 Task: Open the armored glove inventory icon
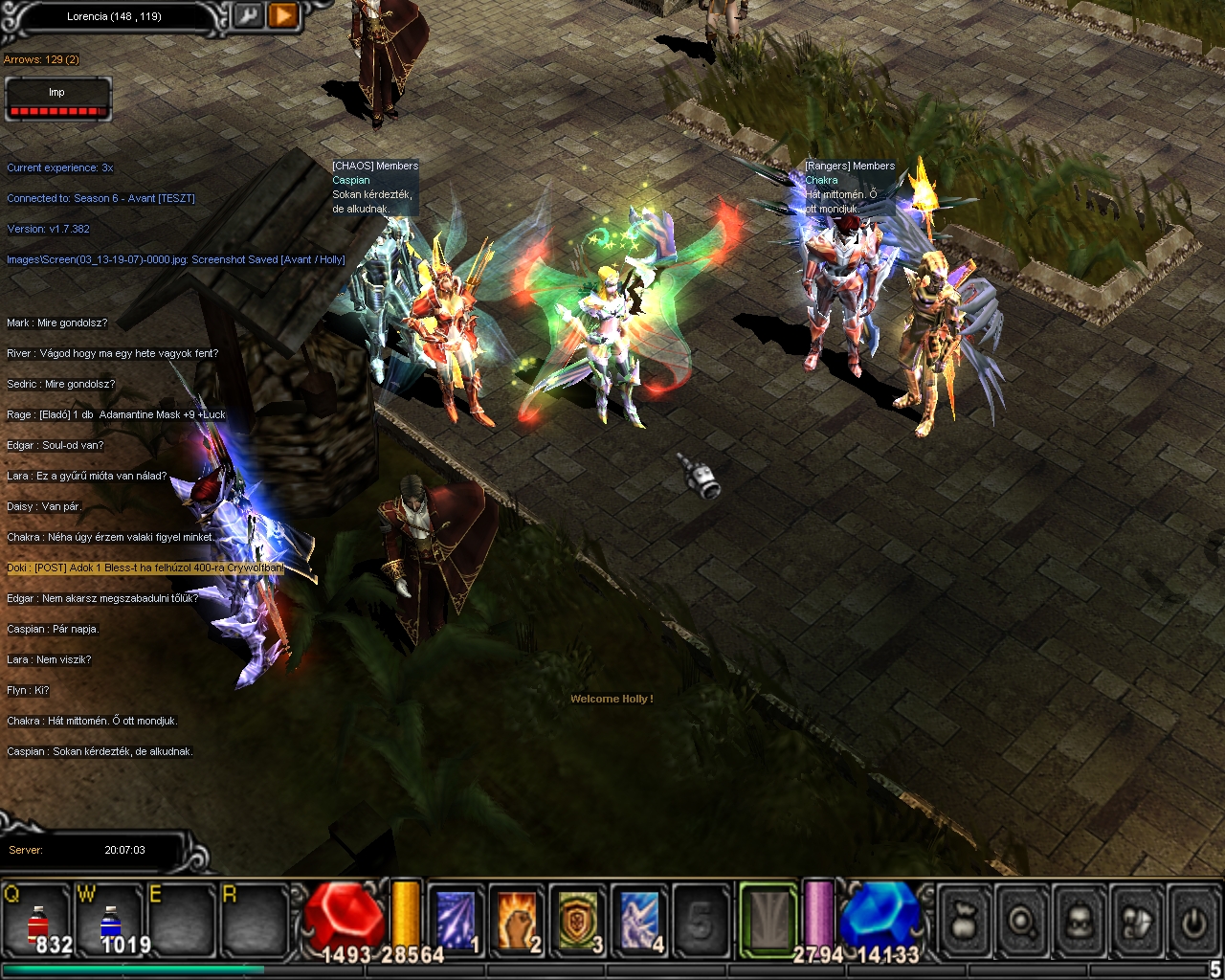(x=1138, y=921)
